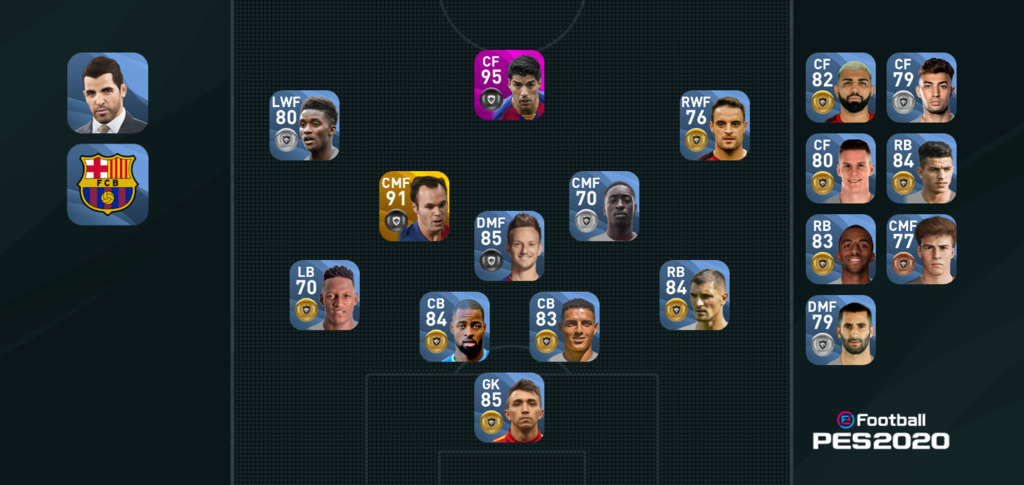Choose the substitute DMF 79 card

pyautogui.click(x=840, y=331)
